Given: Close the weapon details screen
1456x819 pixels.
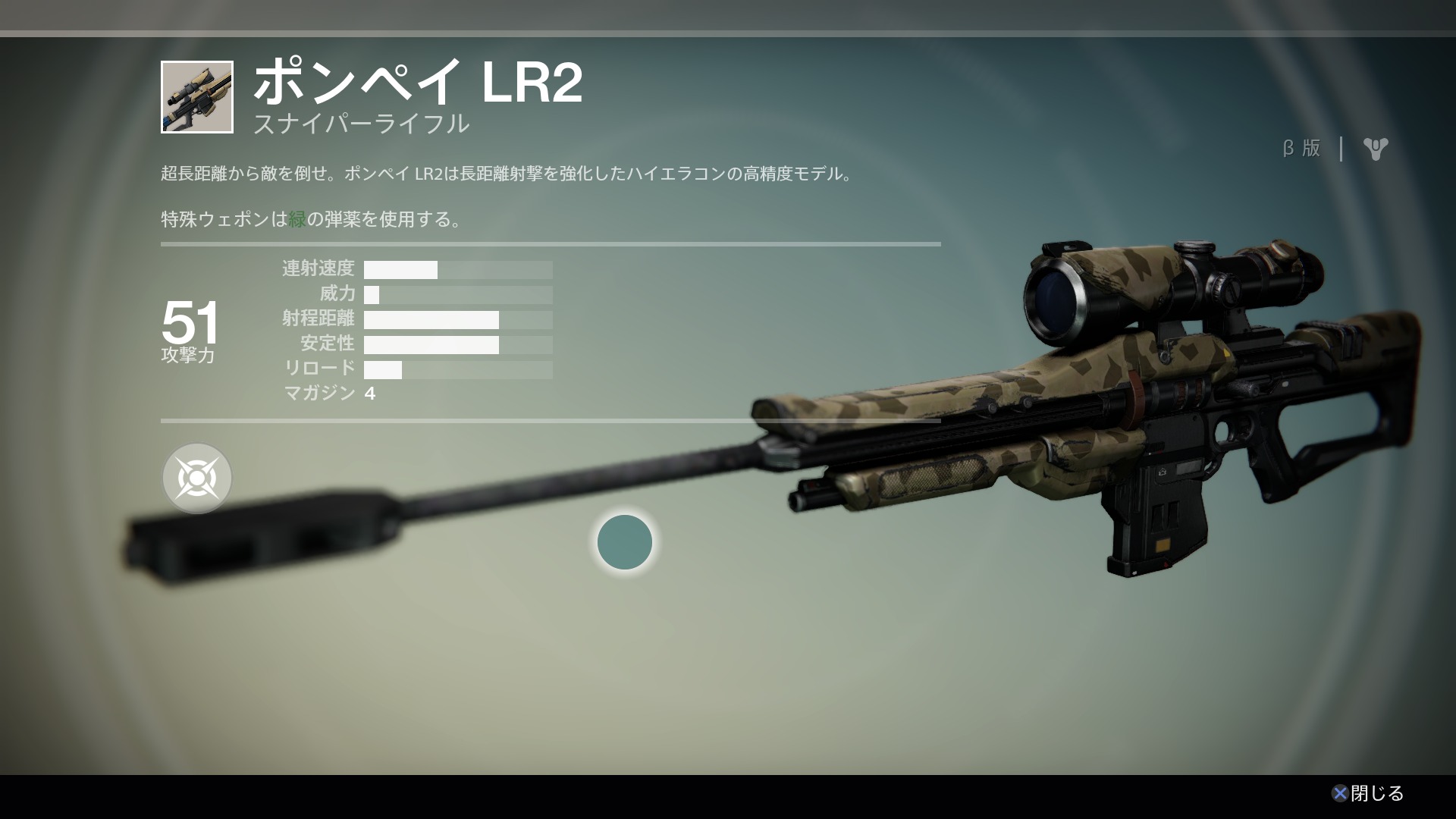Looking at the screenshot, I should point(1368,793).
